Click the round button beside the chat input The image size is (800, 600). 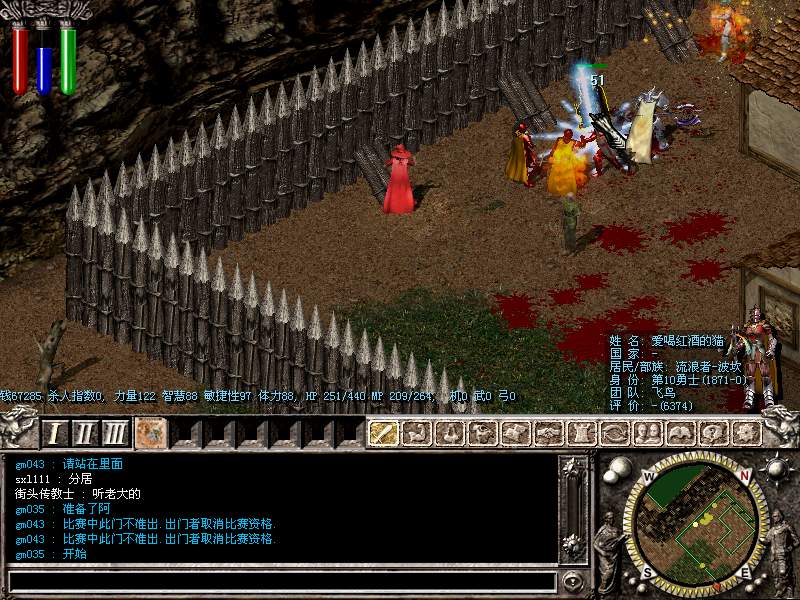573,581
